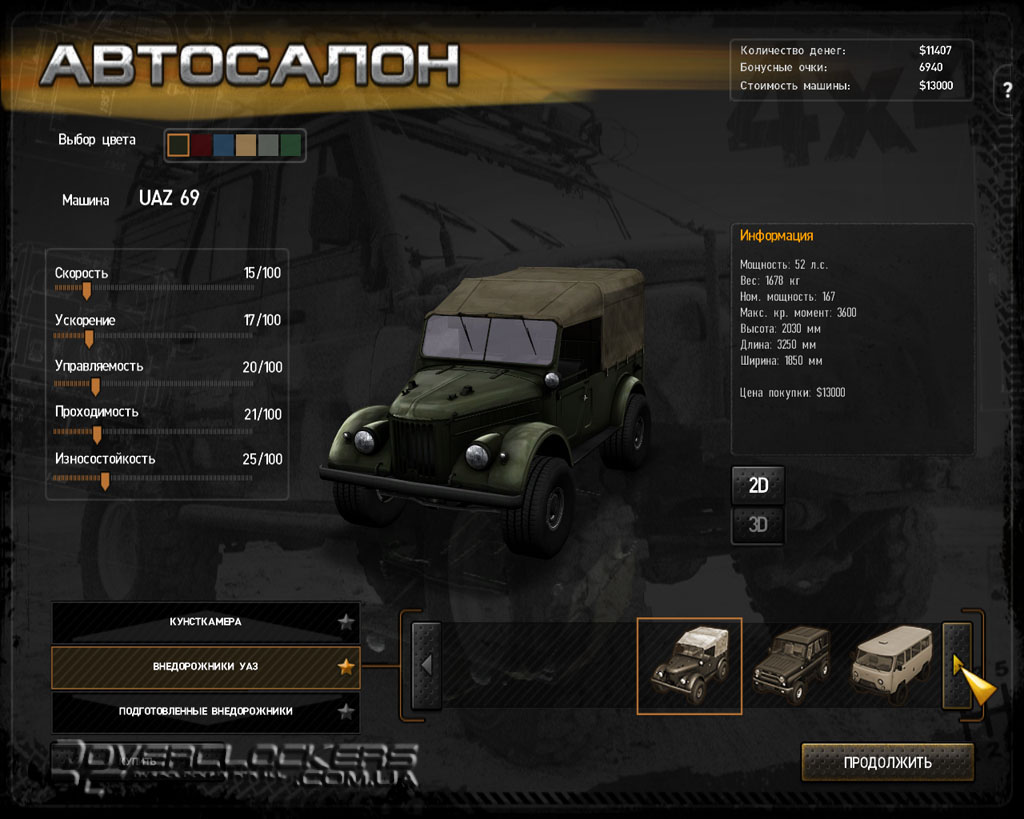Choose the gray color swatch
The image size is (1024, 819).
268,145
